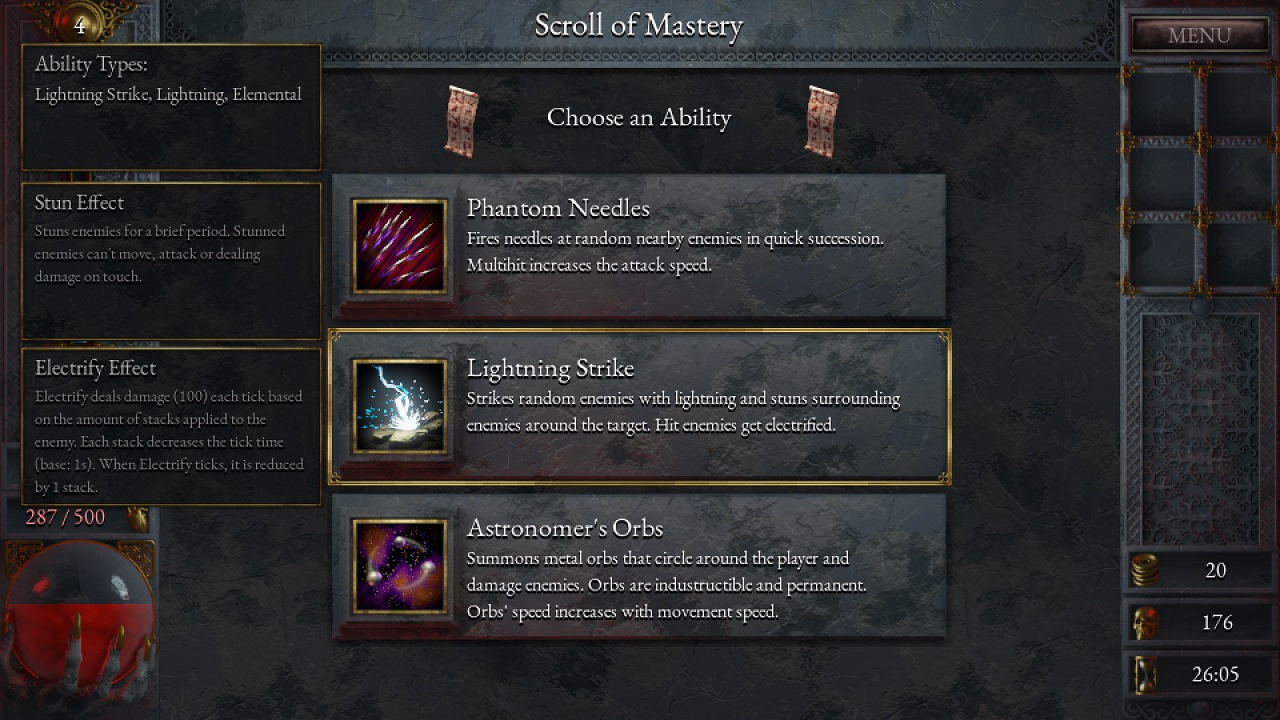Click the gold coins icon showing 20

click(1144, 570)
